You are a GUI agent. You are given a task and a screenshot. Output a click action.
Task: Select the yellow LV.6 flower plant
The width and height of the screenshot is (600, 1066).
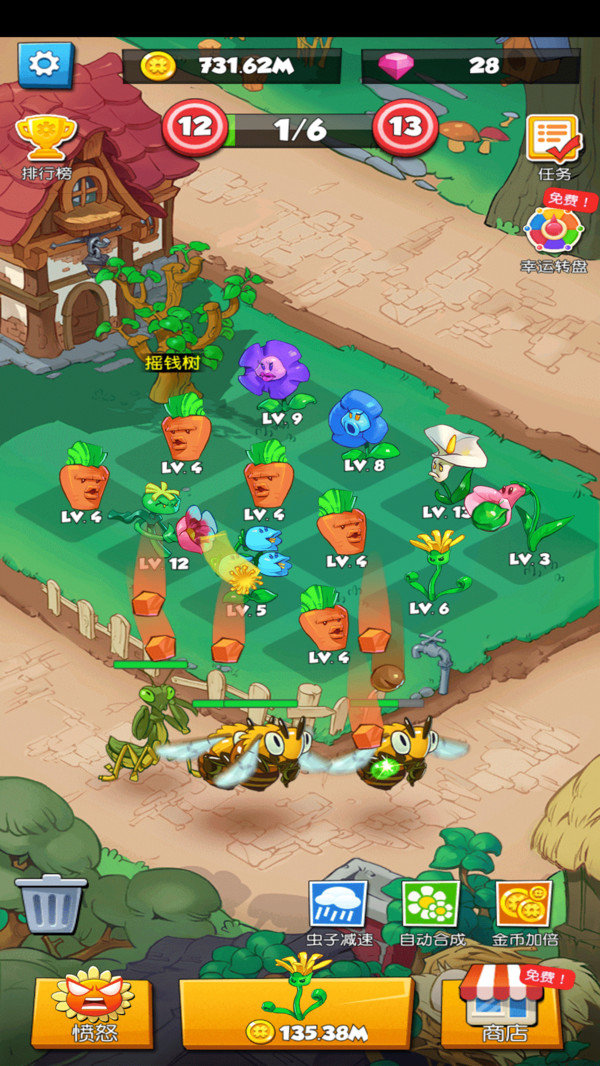(435, 567)
